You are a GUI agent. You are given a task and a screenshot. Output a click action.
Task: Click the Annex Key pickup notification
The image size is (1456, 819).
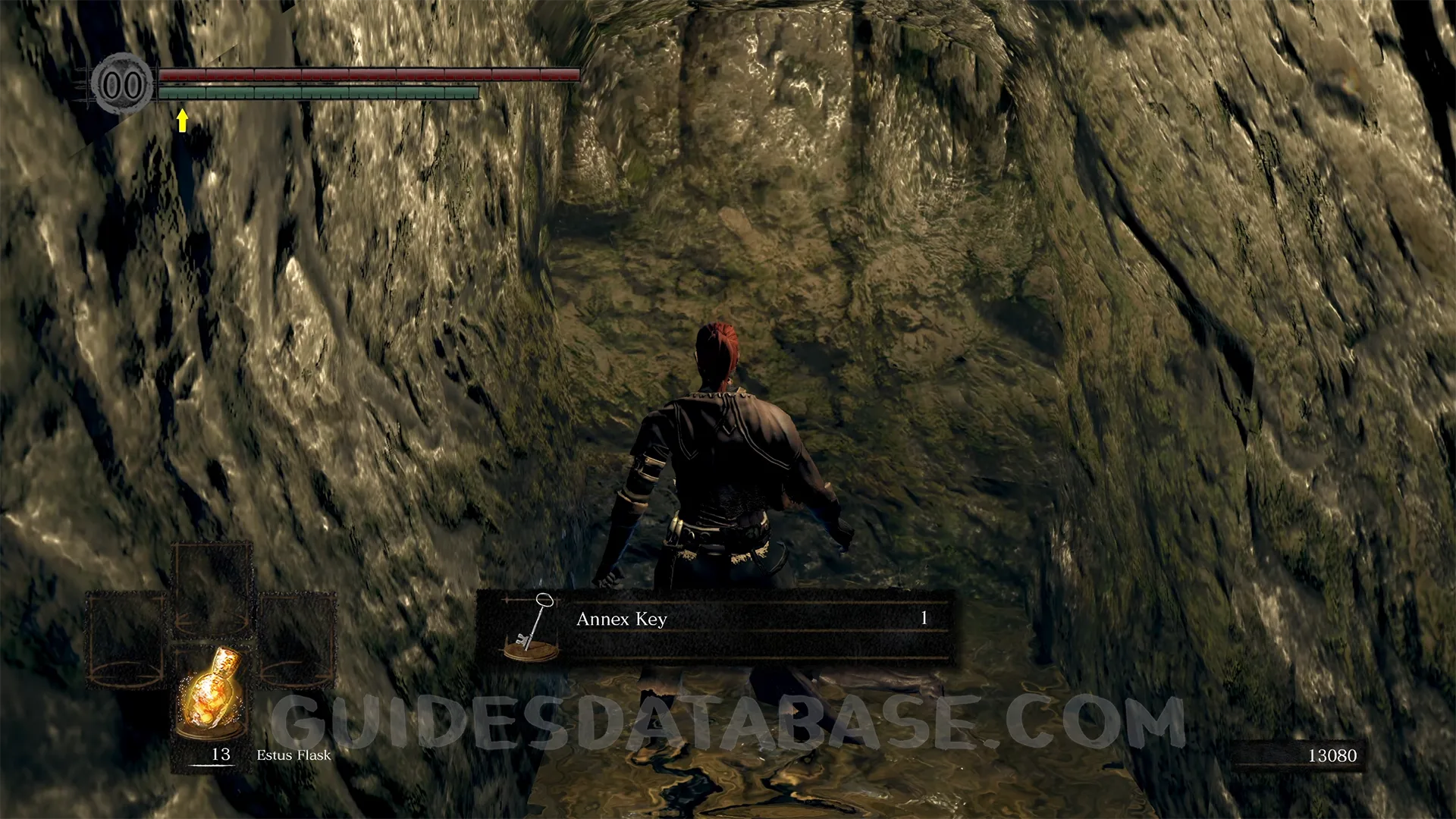coord(714,627)
